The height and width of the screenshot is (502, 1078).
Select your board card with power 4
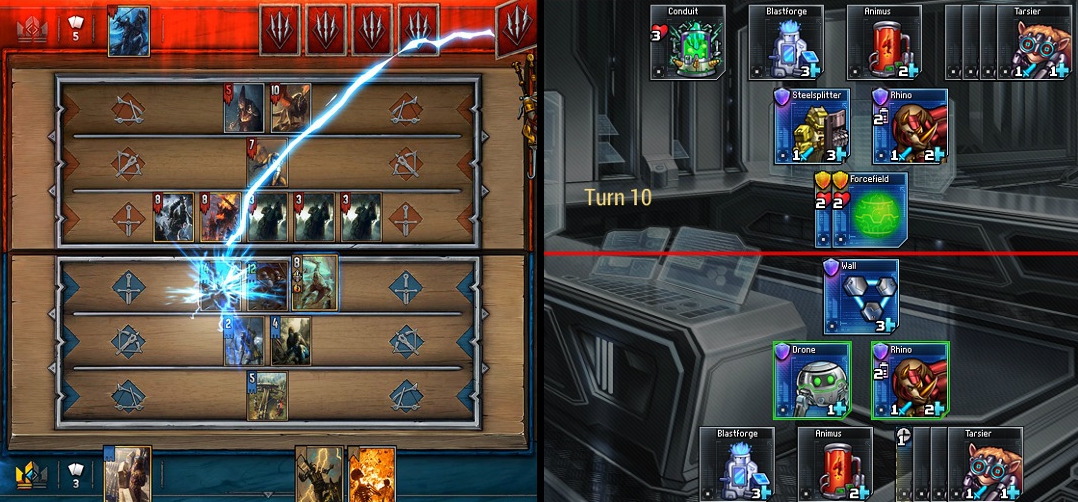pos(290,341)
